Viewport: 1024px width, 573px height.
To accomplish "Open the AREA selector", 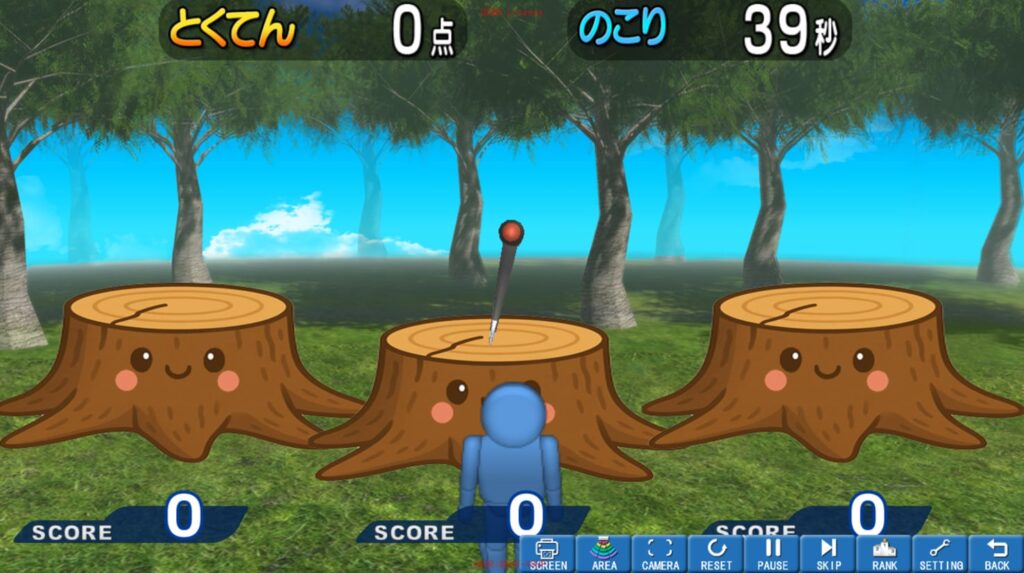I will 604,554.
